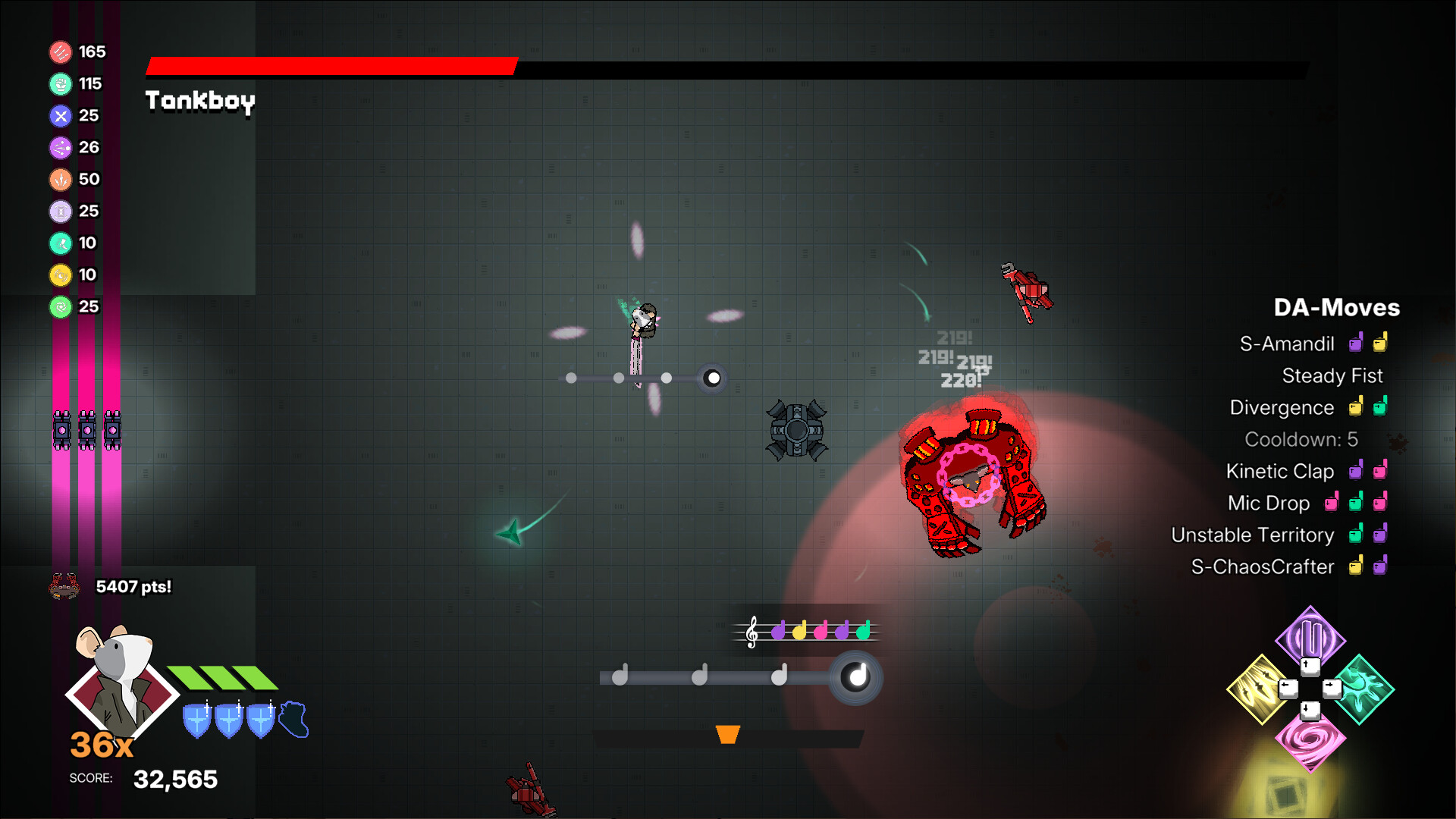Click a blue shield icon under the portrait
The image size is (1456, 819).
196,719
